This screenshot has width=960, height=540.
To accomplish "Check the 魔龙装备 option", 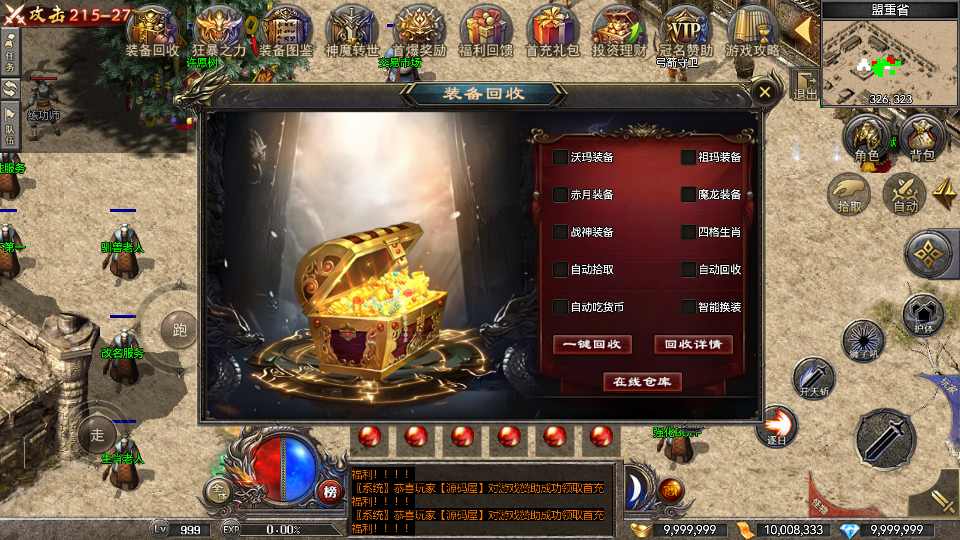I will 688,194.
